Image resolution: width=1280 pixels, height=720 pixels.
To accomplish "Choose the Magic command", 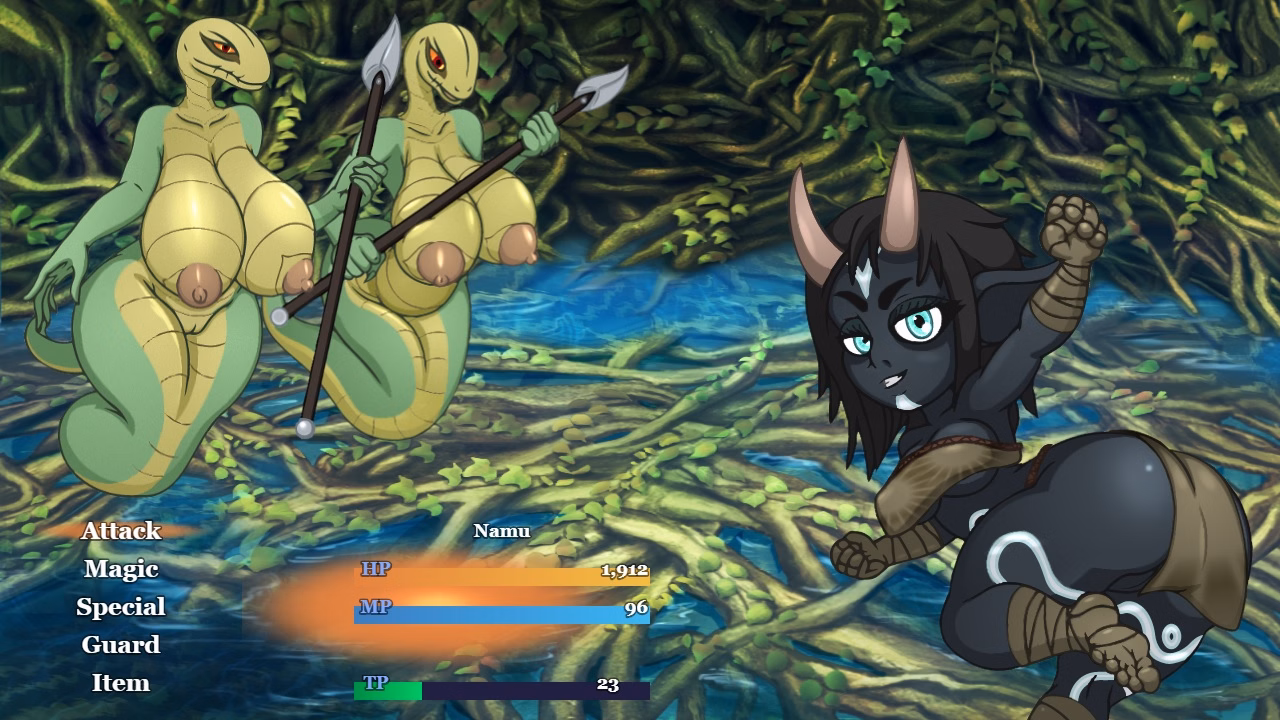I will click(120, 569).
